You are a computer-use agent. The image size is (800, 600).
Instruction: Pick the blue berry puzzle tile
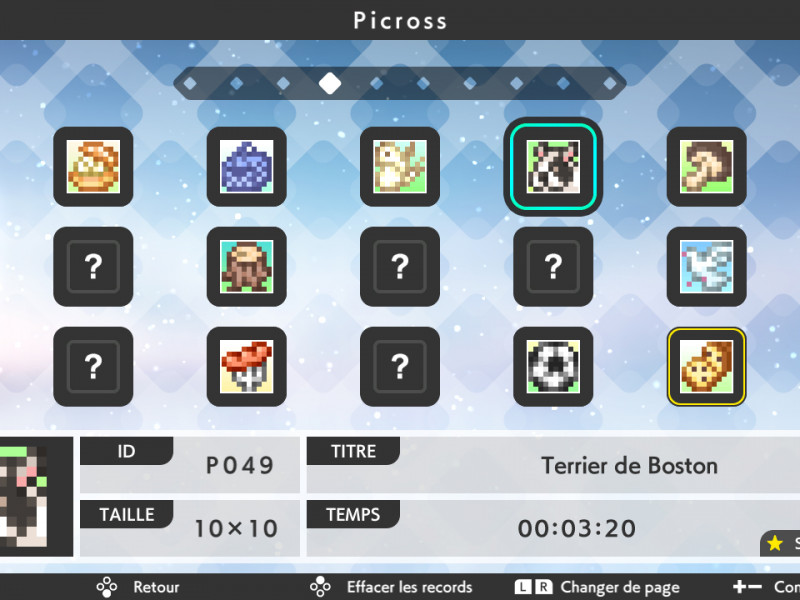[246, 166]
